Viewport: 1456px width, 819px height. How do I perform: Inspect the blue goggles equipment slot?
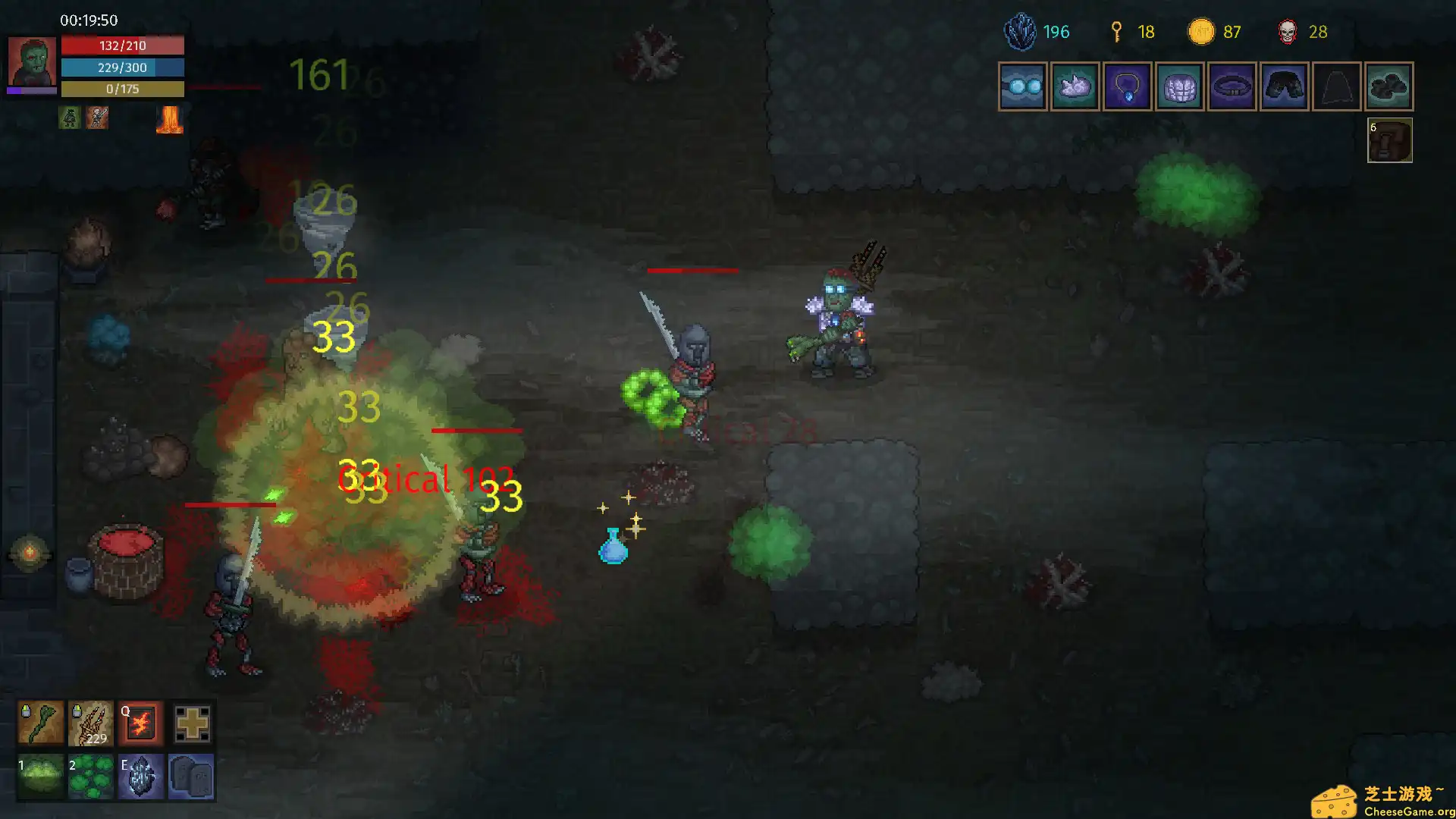click(x=1023, y=86)
